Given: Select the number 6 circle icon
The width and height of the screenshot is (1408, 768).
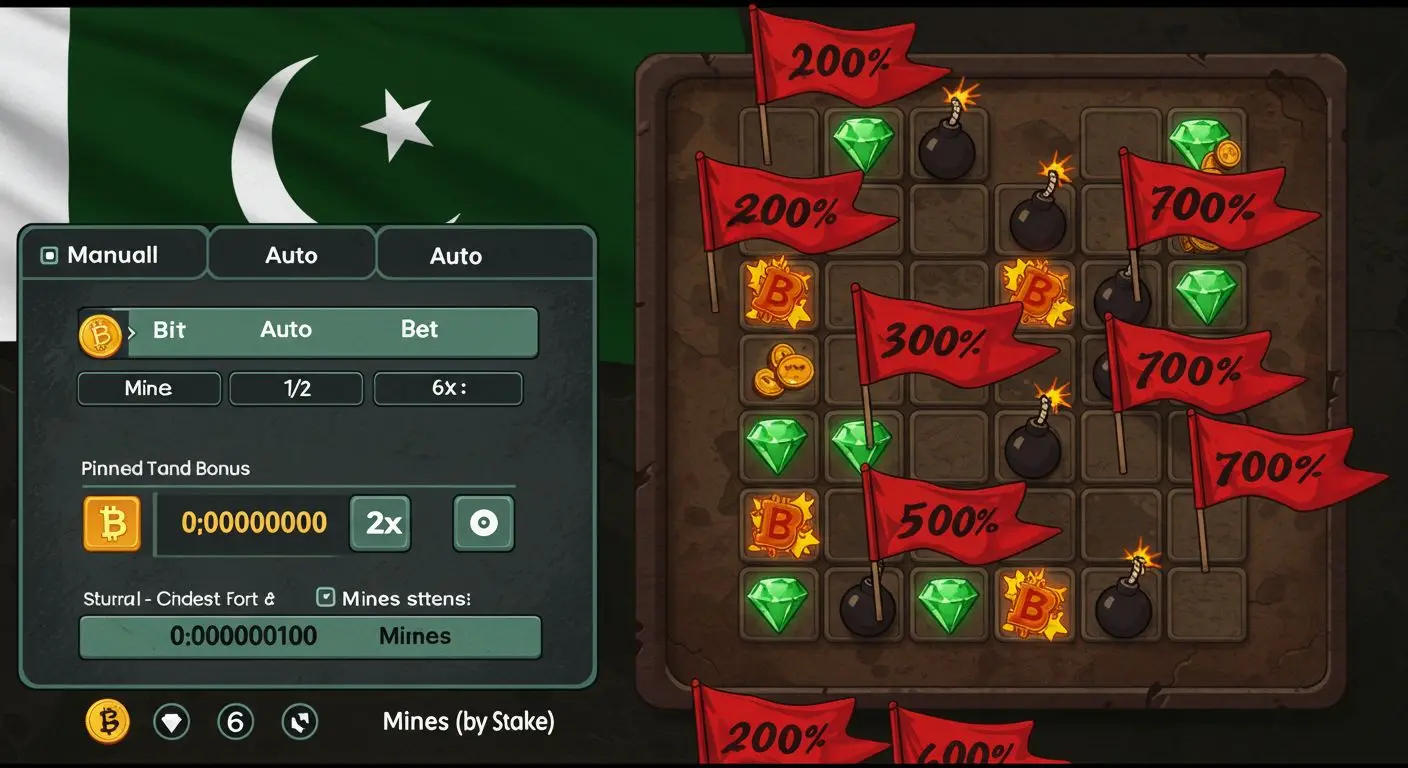Looking at the screenshot, I should (x=235, y=721).
